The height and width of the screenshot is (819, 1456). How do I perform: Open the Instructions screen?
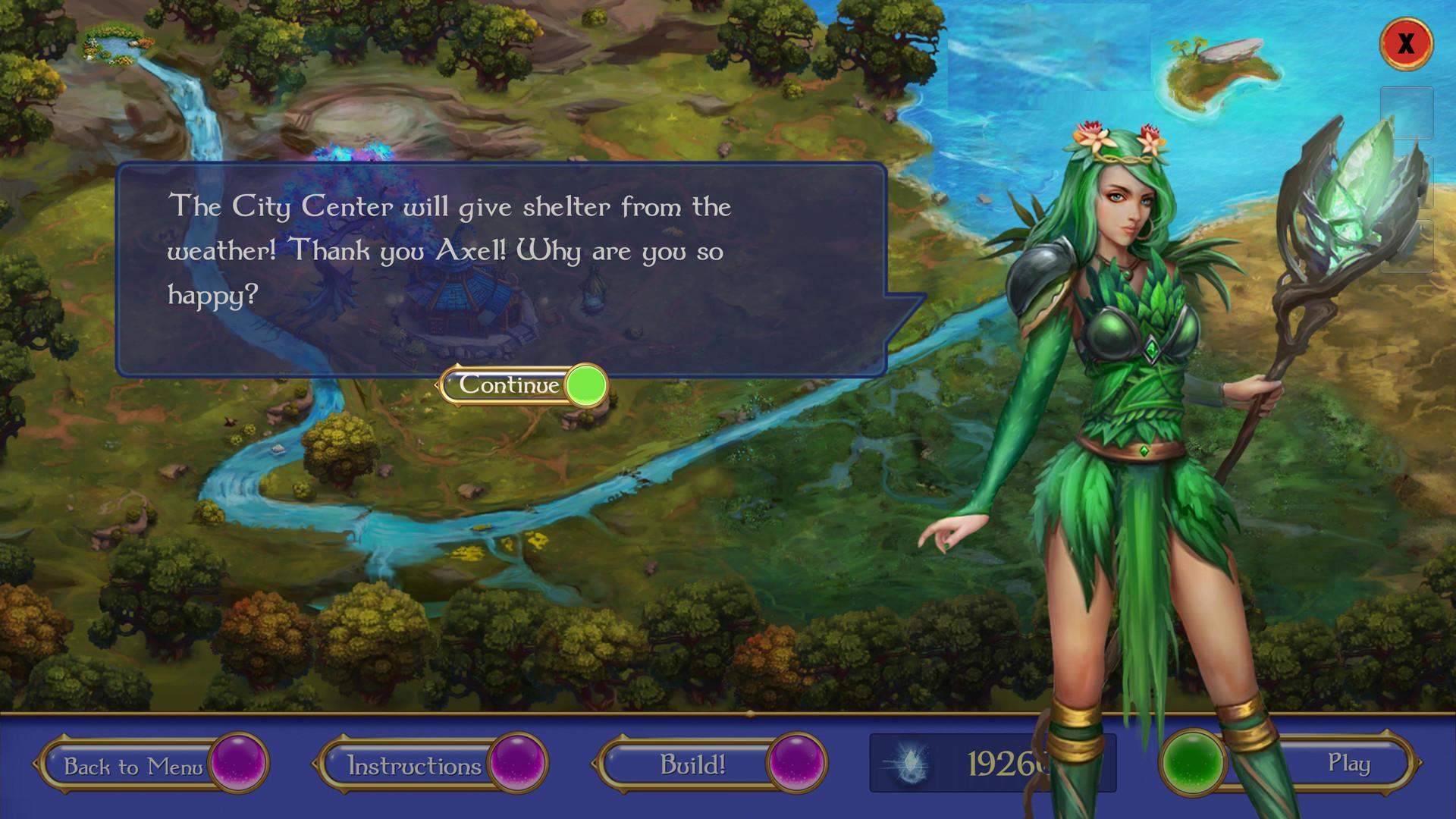pyautogui.click(x=416, y=764)
